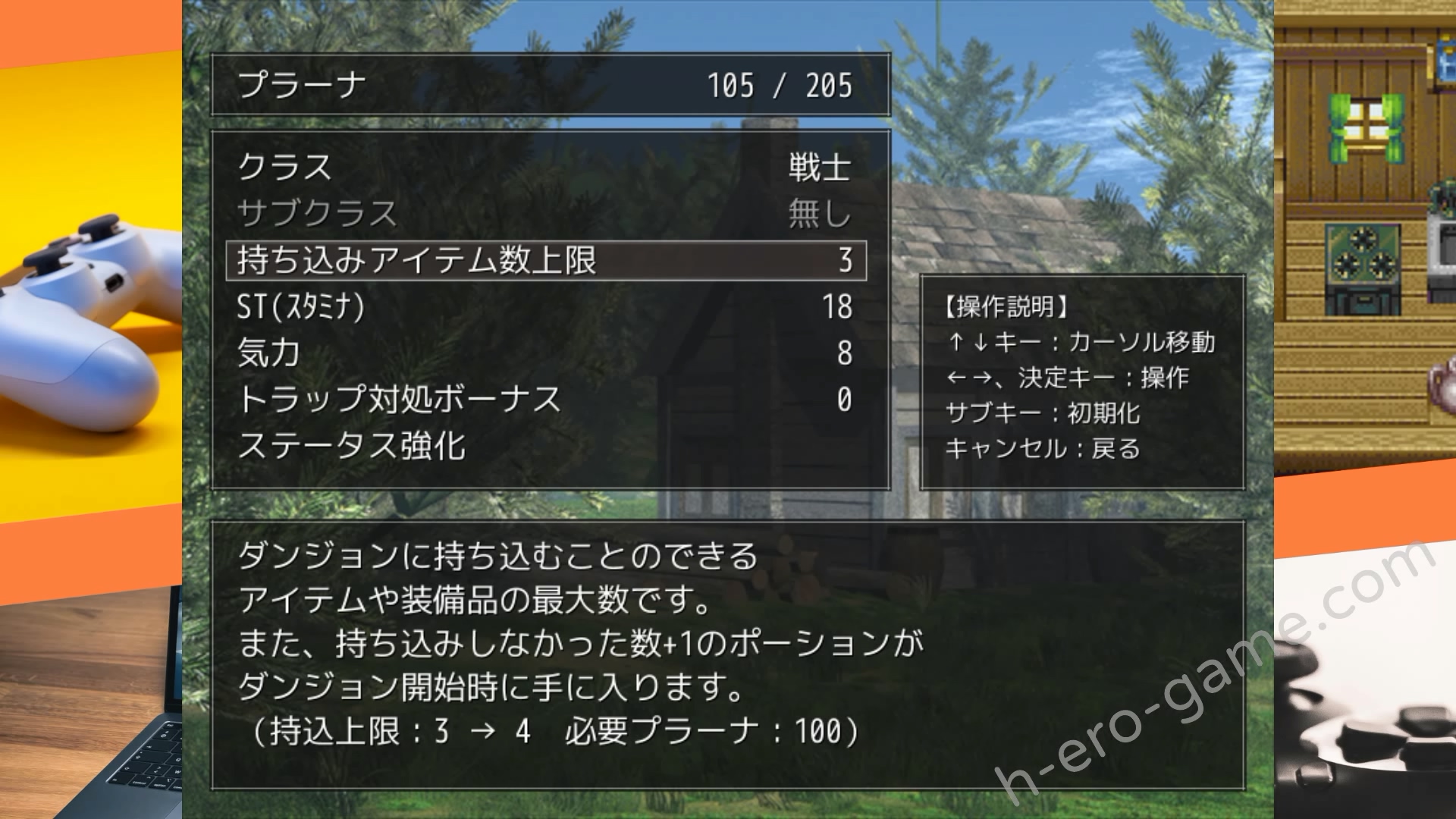Click the 気力 value 8
Image resolution: width=1456 pixels, height=819 pixels.
[x=846, y=351]
